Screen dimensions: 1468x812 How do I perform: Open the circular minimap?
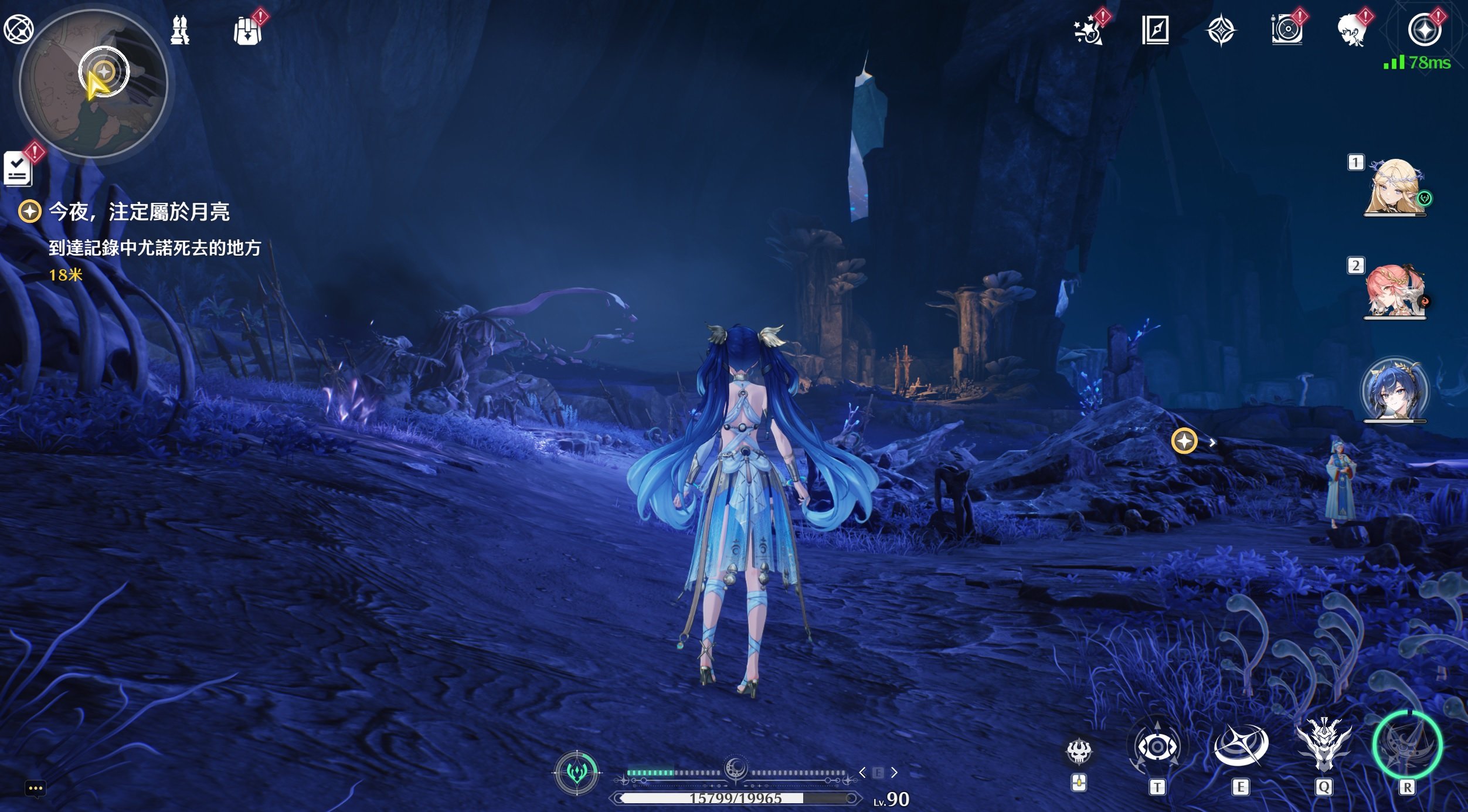coord(93,83)
